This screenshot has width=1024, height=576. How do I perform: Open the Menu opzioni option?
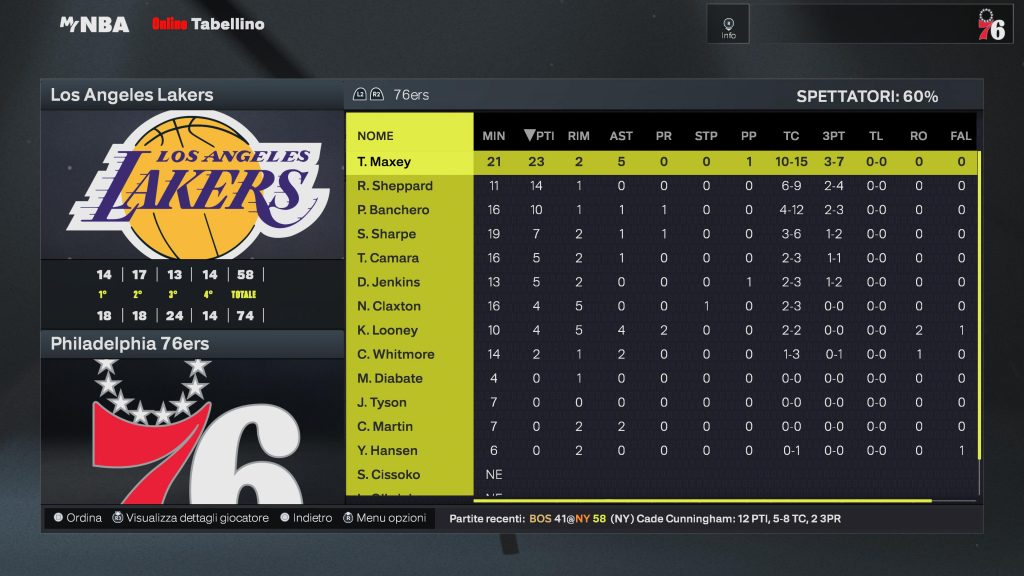(385, 518)
